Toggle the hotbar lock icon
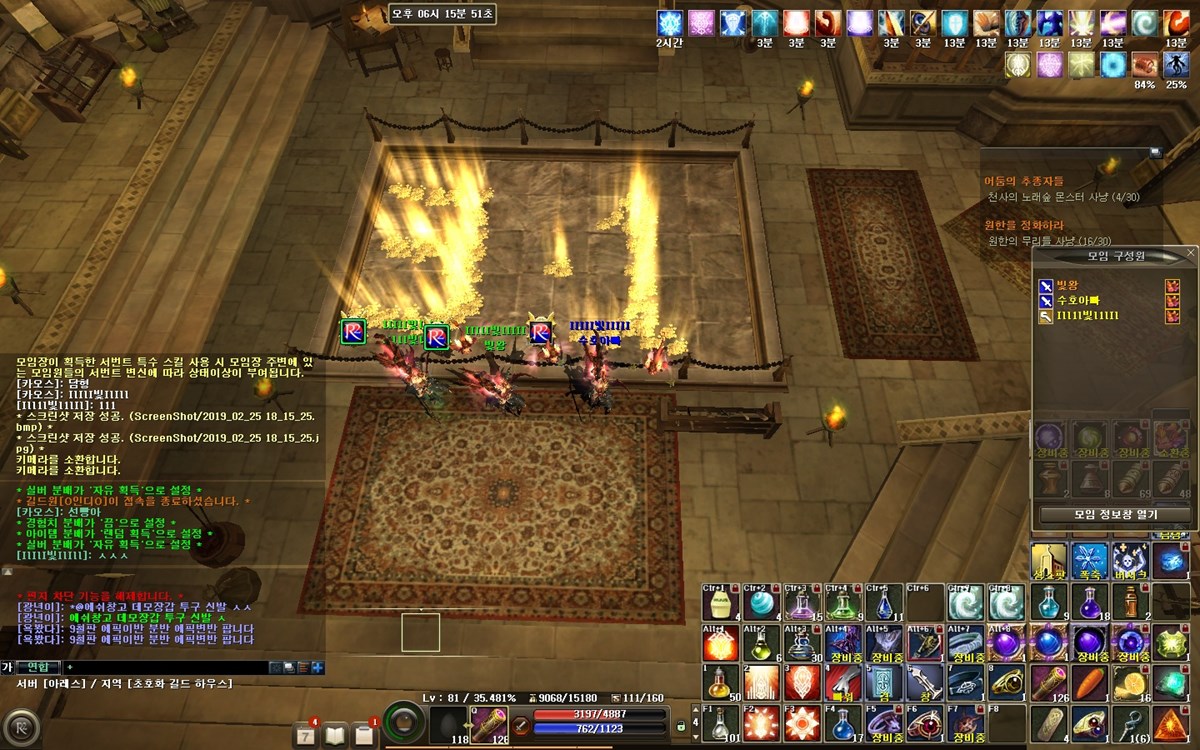The width and height of the screenshot is (1200, 750). pyautogui.click(x=682, y=723)
